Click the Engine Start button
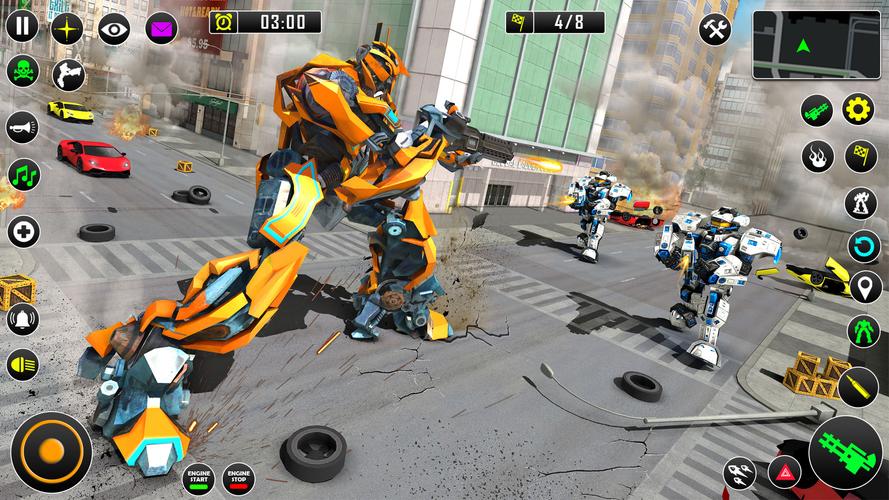 tap(198, 478)
